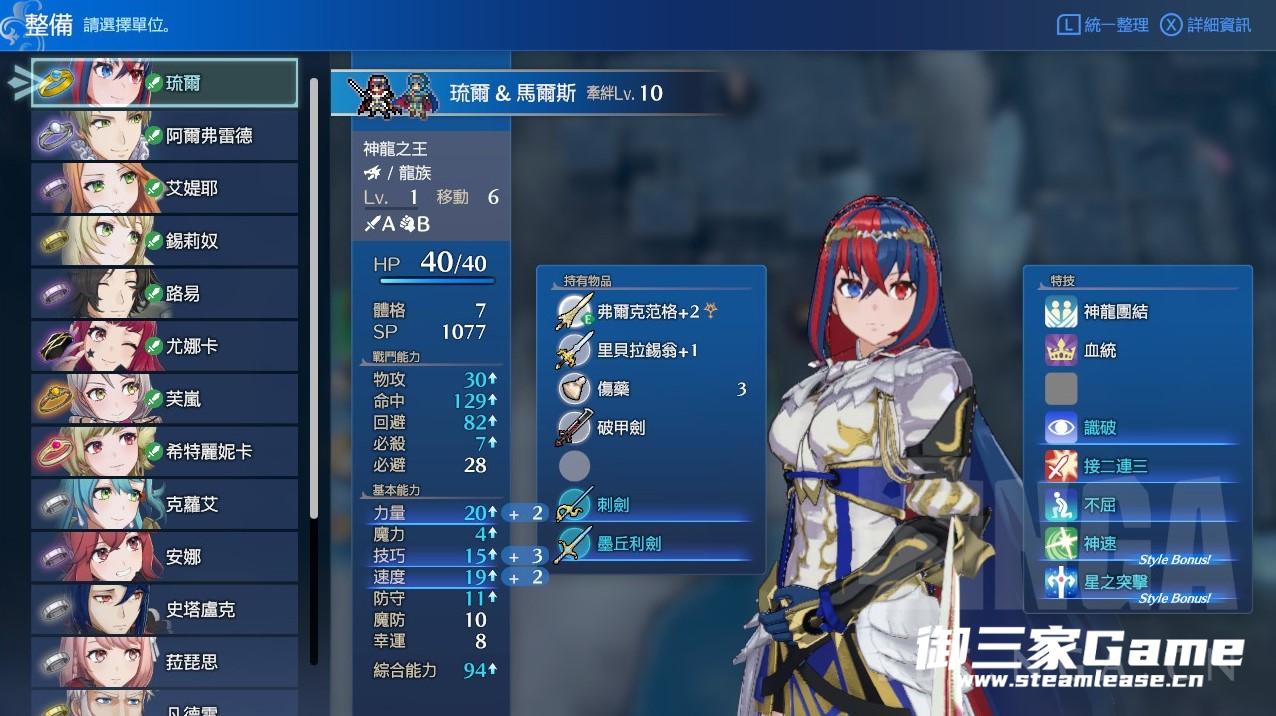1276x716 pixels.
Task: Select unit 路易
Action: pos(165,294)
